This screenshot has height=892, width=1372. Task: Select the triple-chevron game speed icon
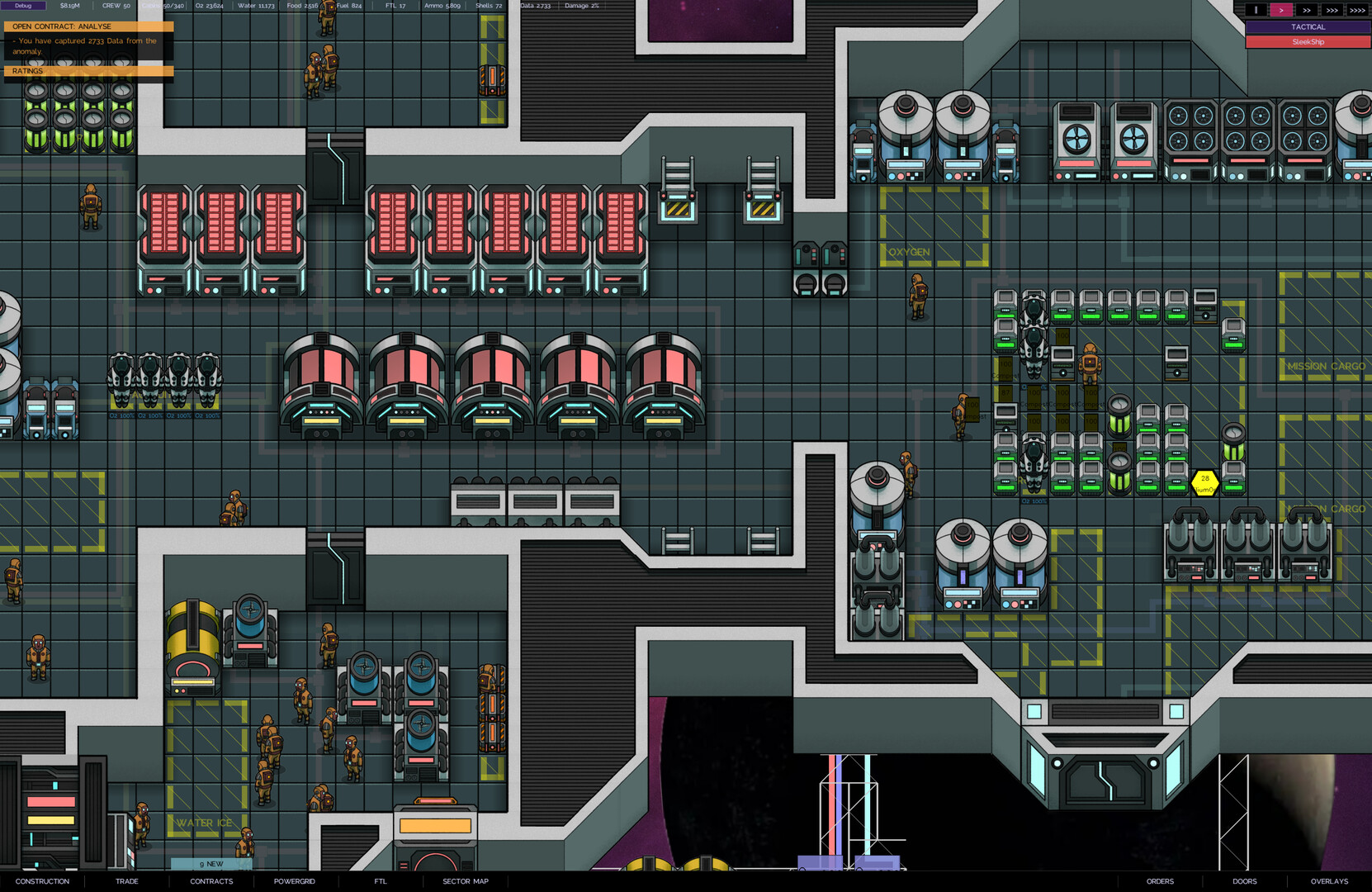click(1332, 10)
